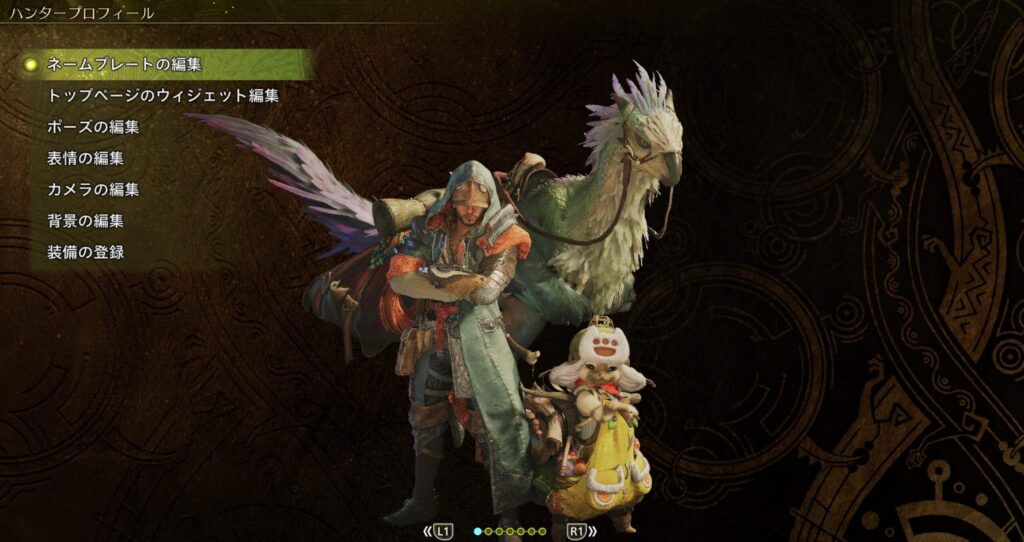Screen dimensions: 1024x542
Task: Choose 背景の編集 menu entry
Action: [86, 220]
